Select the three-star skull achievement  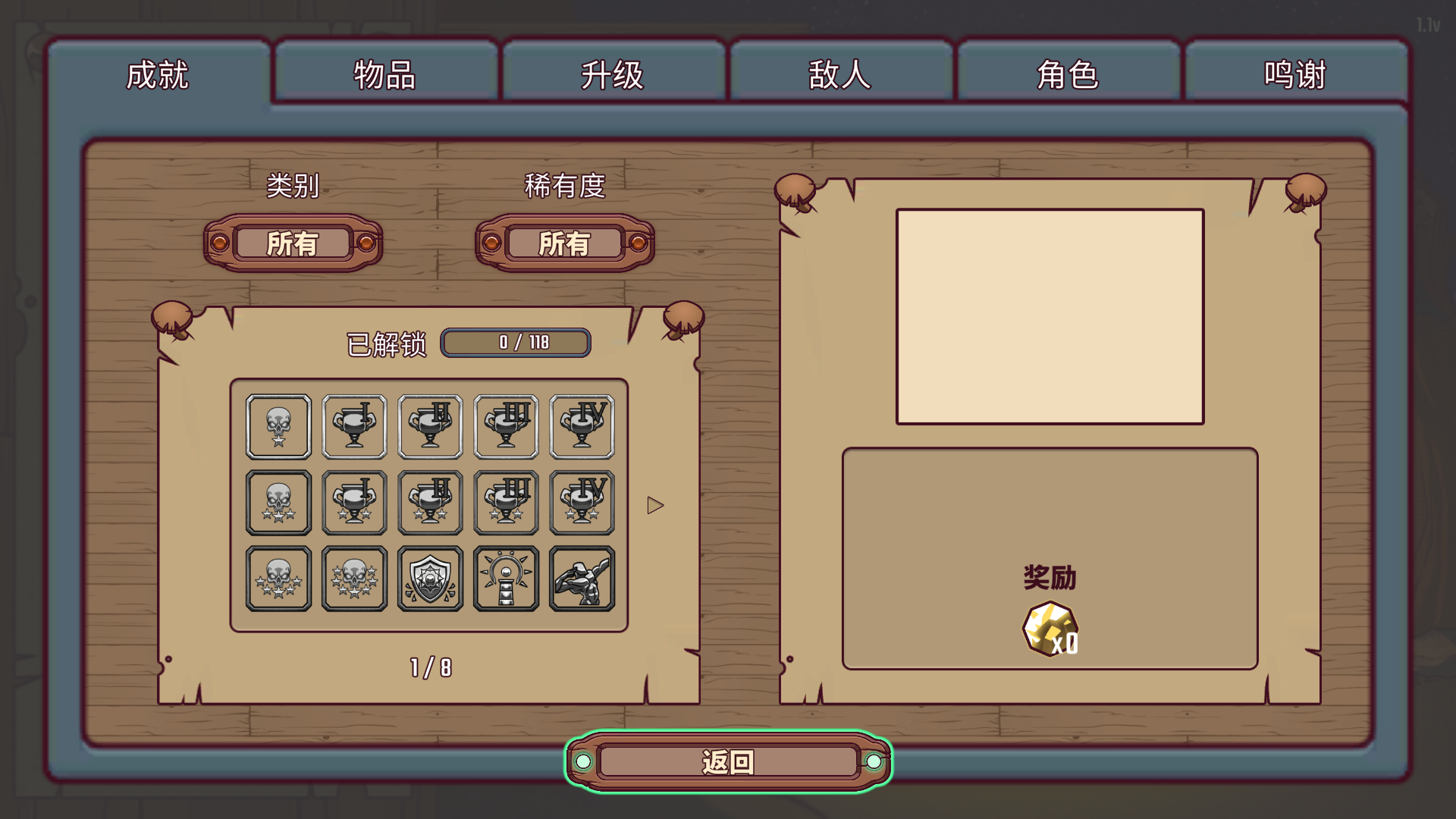[278, 502]
